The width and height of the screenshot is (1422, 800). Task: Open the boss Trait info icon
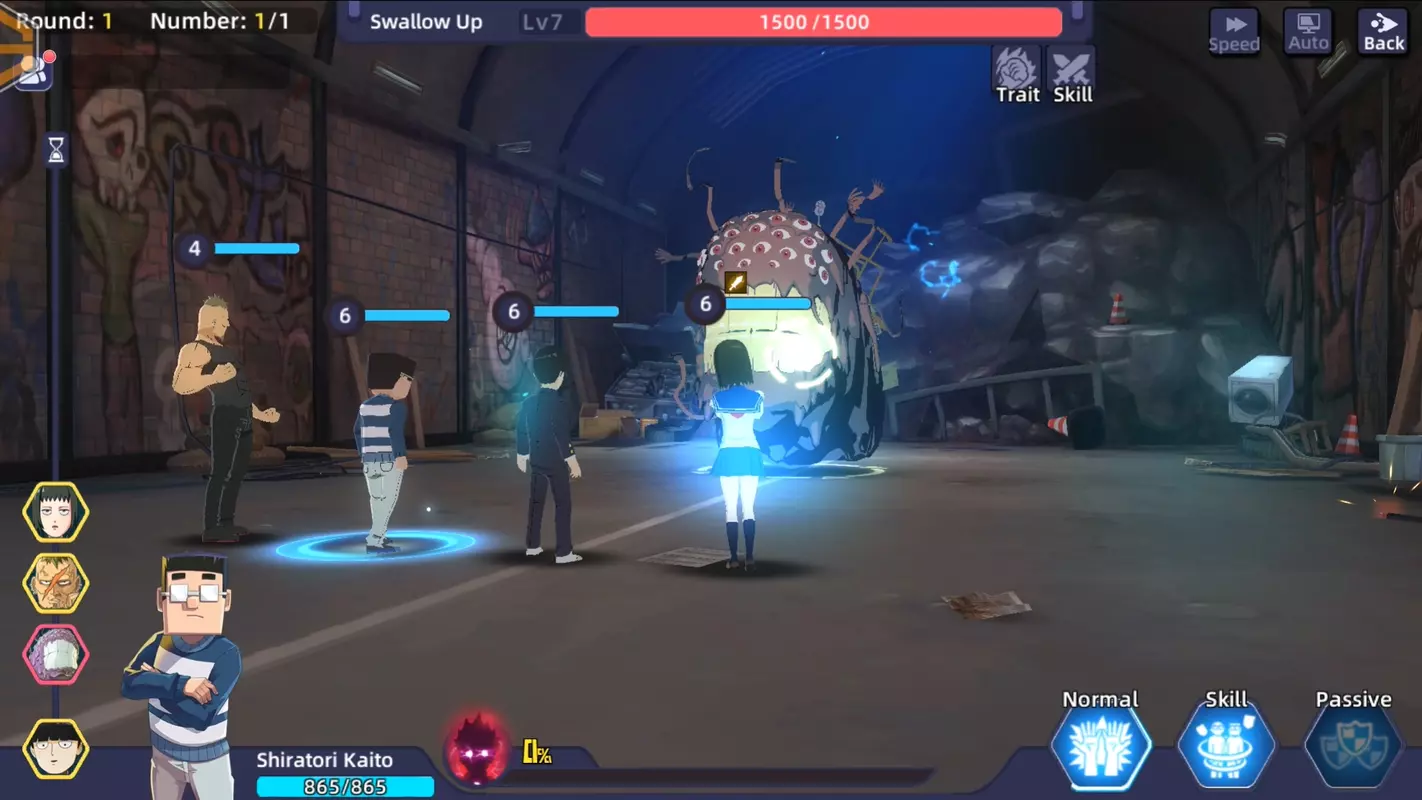pos(1016,68)
